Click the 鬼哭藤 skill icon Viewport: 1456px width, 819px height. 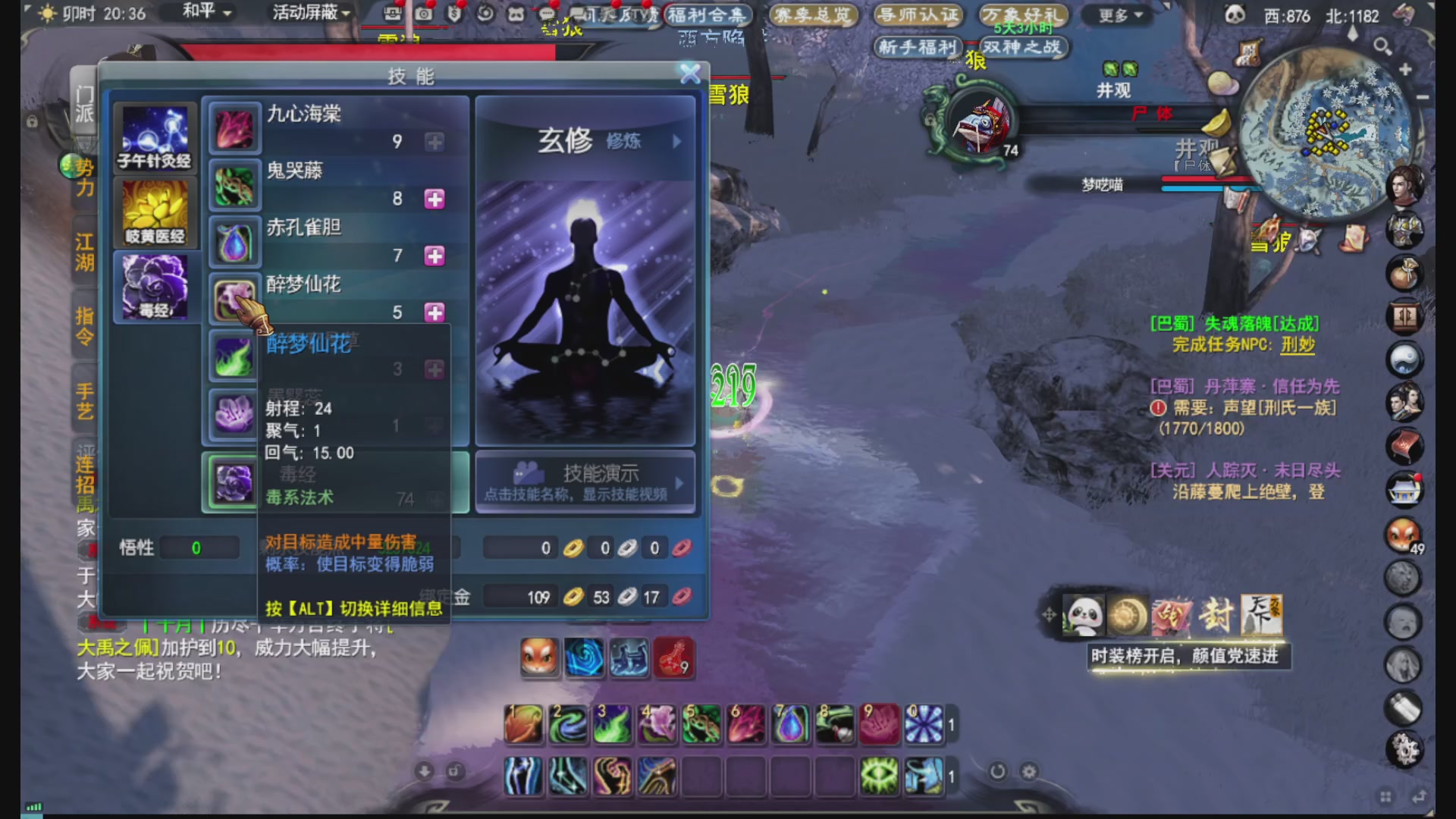pos(234,181)
